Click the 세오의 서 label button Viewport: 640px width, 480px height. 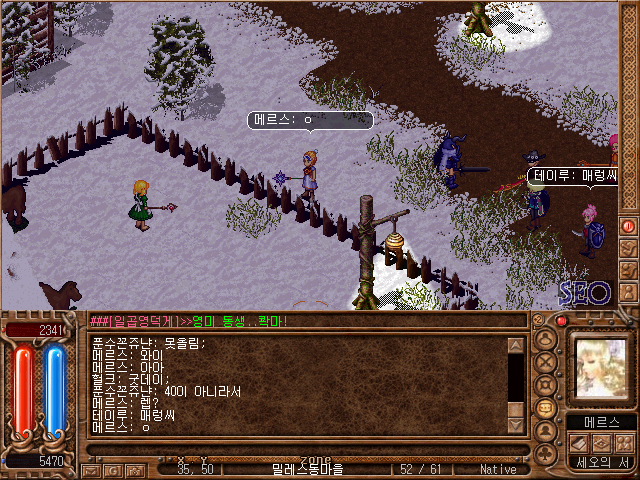(600, 462)
